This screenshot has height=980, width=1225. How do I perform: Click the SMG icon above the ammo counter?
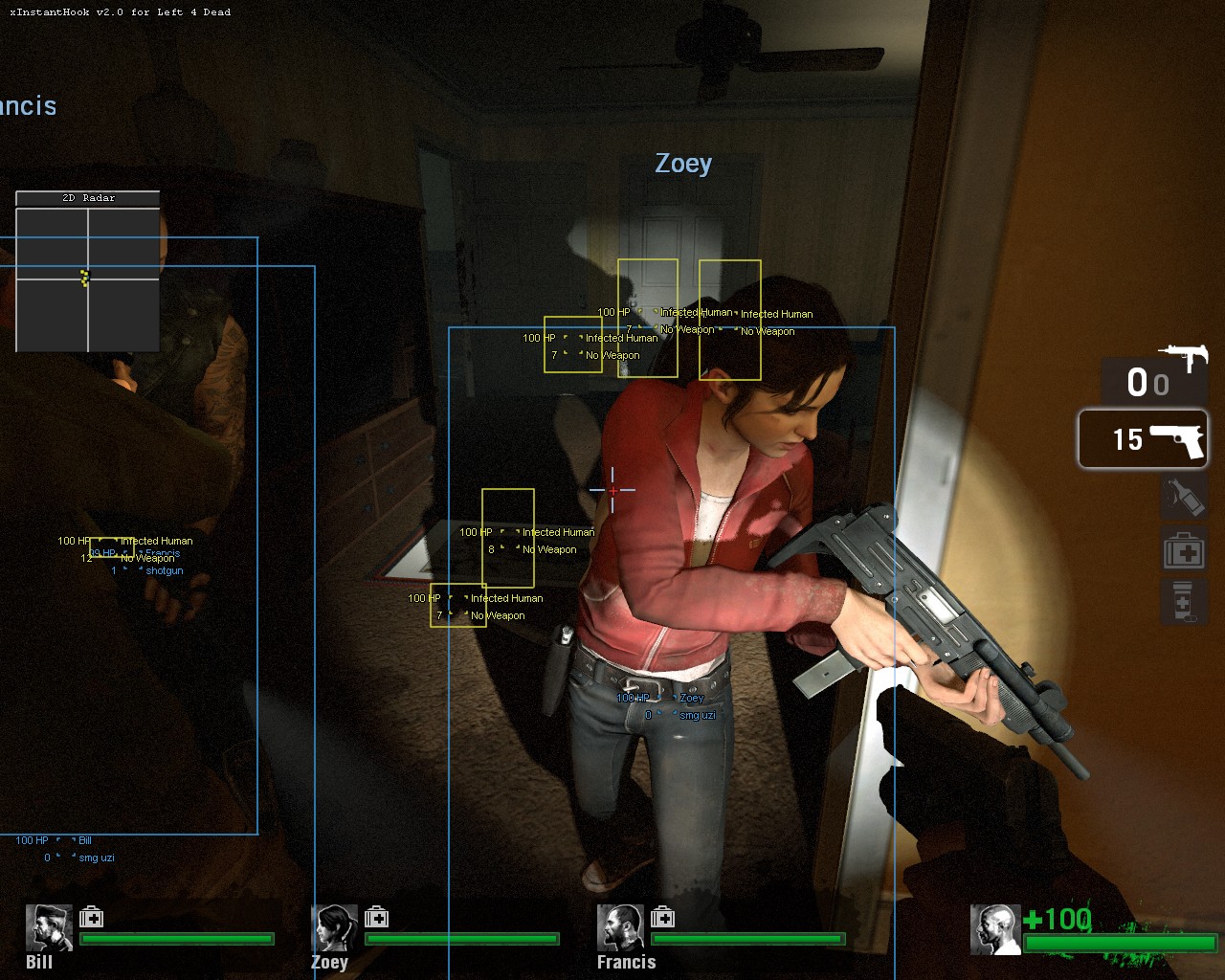[1185, 353]
